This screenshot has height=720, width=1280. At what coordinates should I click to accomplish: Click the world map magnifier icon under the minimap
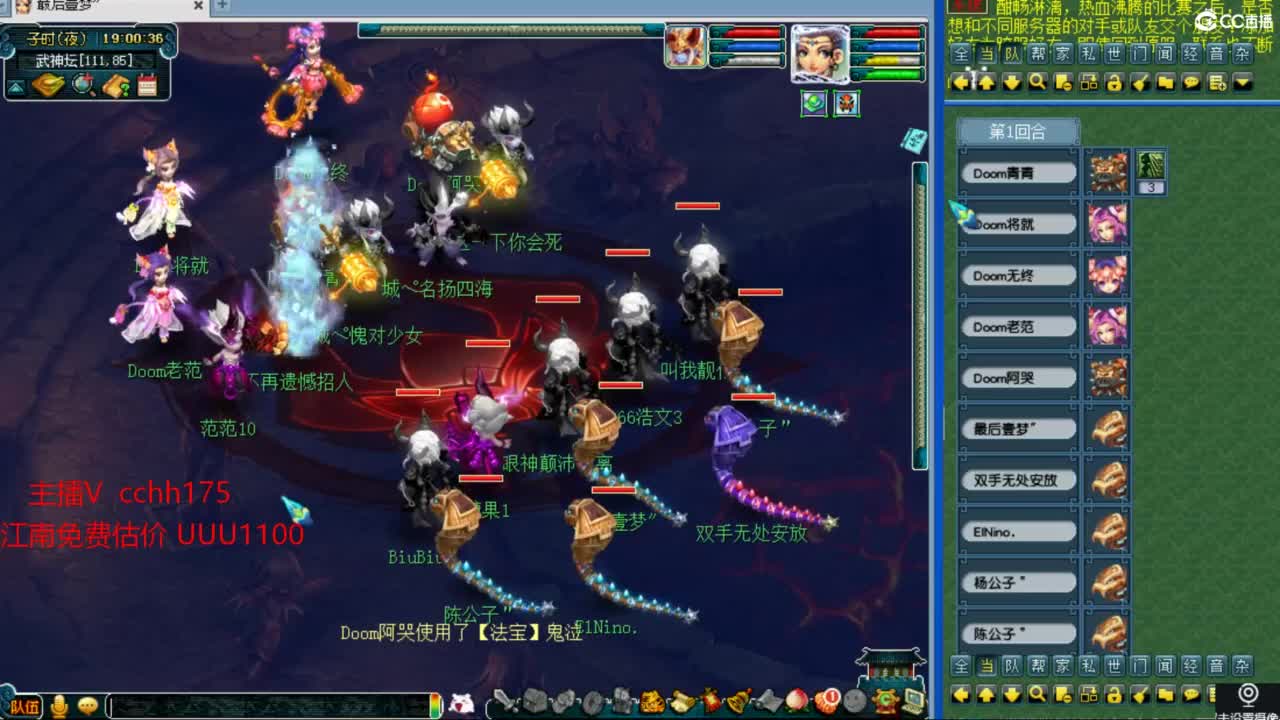tap(82, 87)
